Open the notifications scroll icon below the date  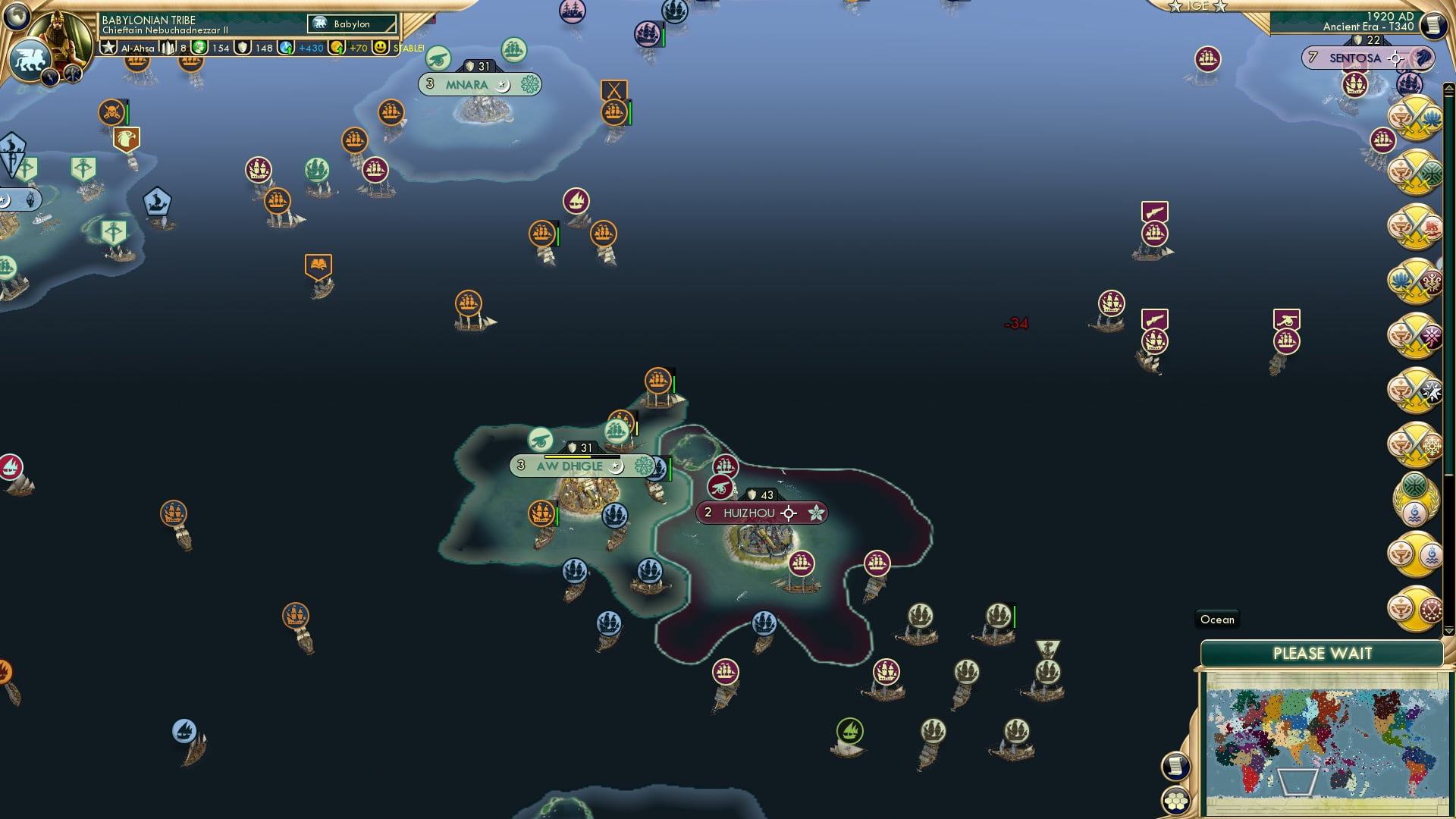point(1433,25)
